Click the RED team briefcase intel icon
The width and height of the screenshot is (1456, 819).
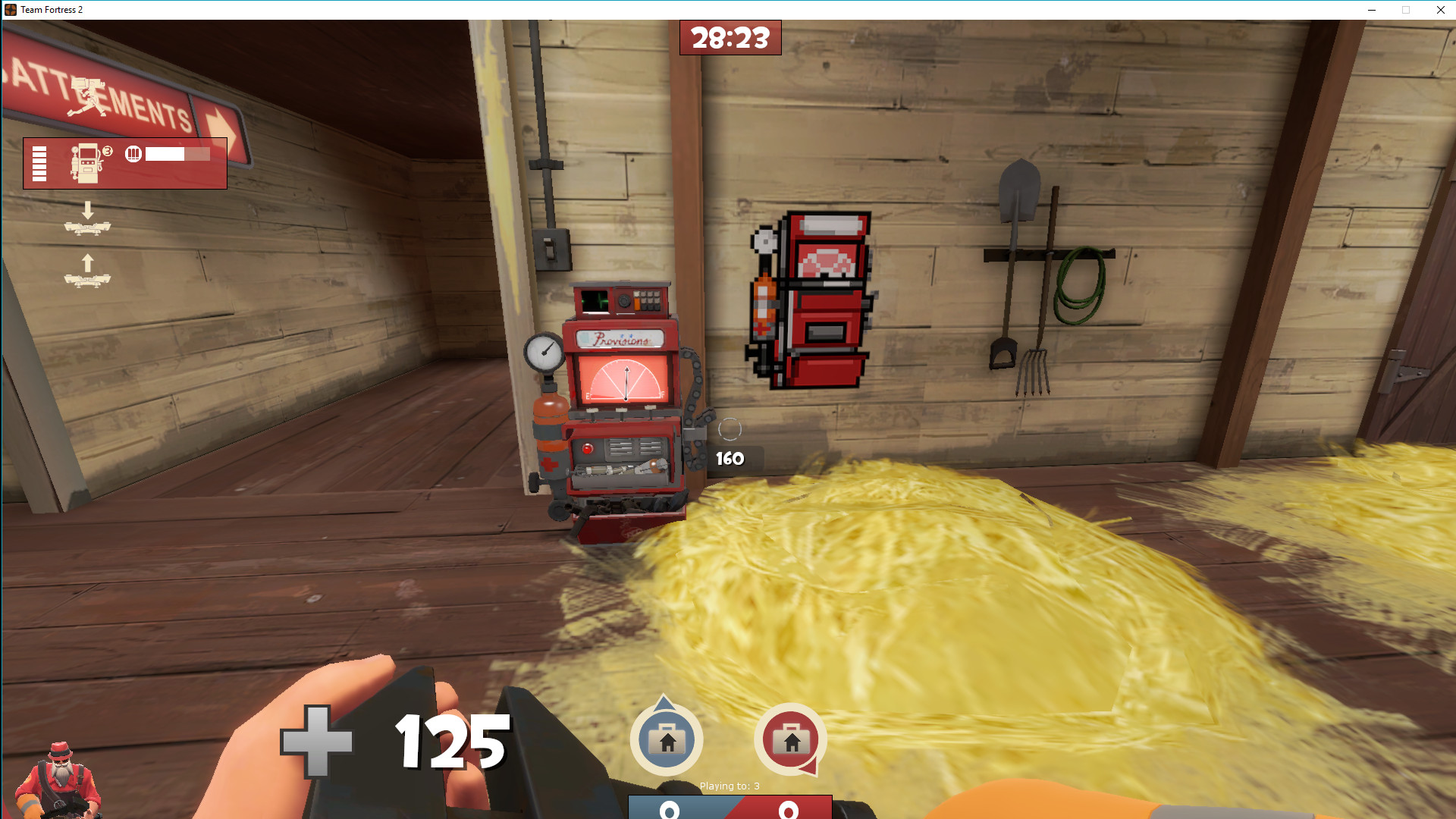(x=791, y=740)
